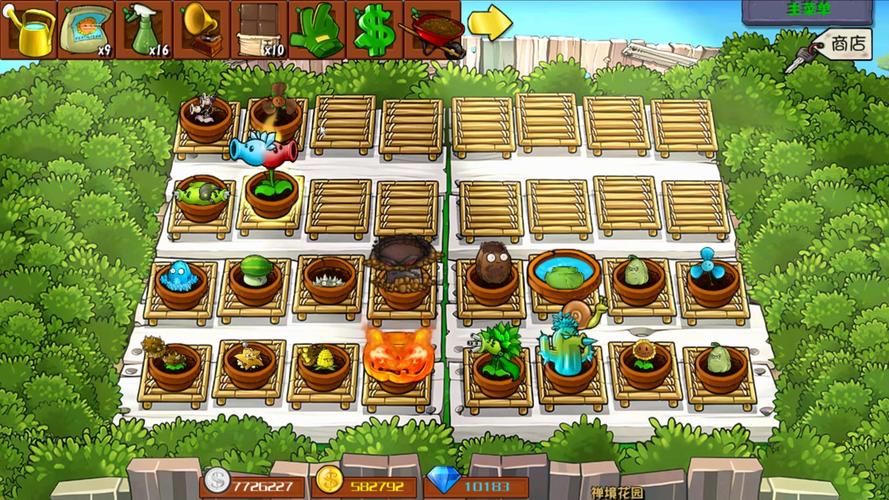Pick the fertilizer bag
This screenshot has width=889, height=500.
point(87,30)
